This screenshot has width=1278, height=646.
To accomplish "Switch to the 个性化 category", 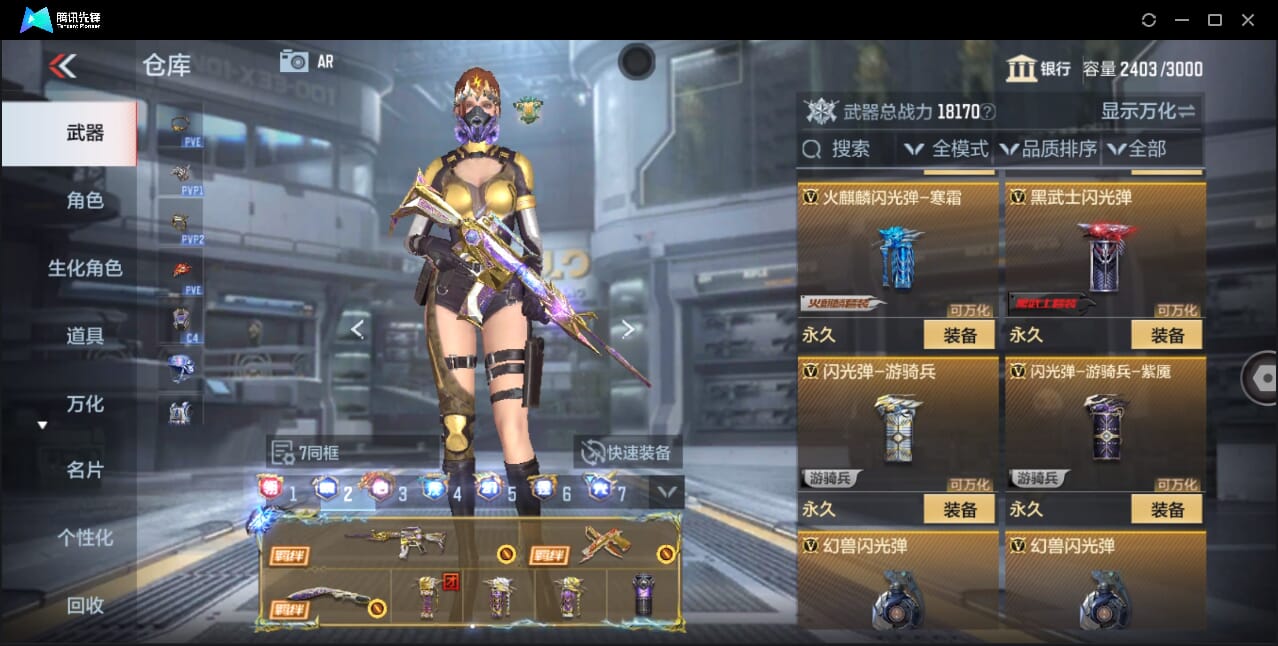I will [x=85, y=538].
